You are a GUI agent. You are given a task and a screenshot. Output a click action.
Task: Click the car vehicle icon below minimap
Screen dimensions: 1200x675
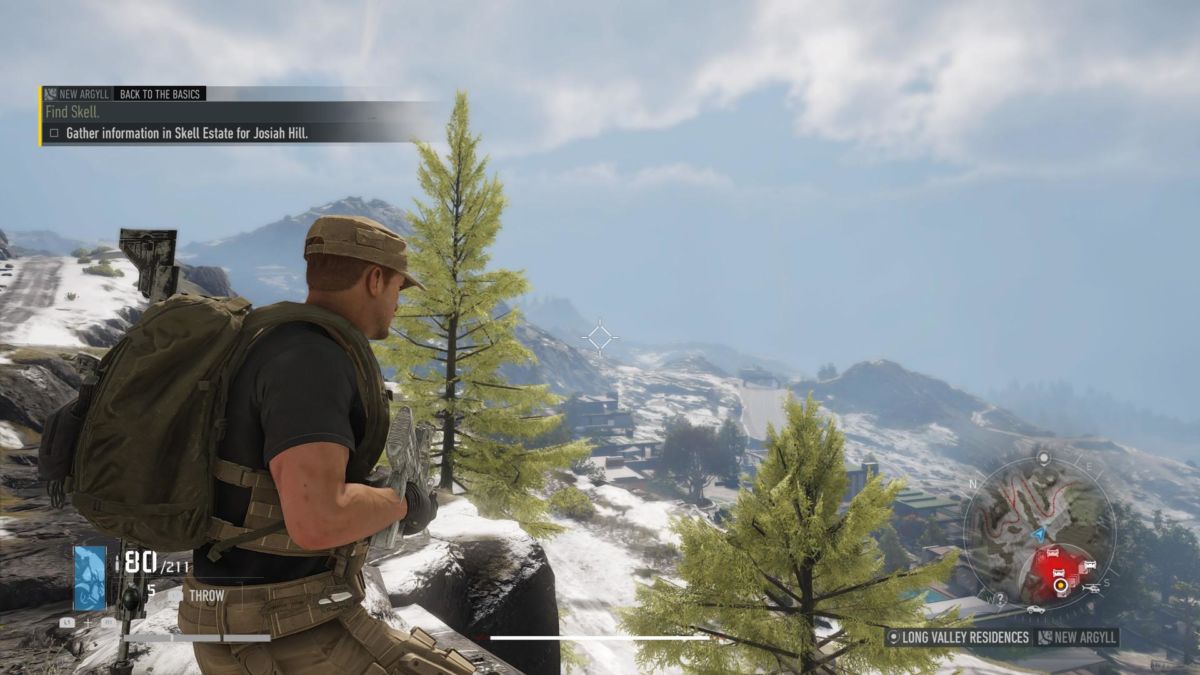click(1035, 609)
